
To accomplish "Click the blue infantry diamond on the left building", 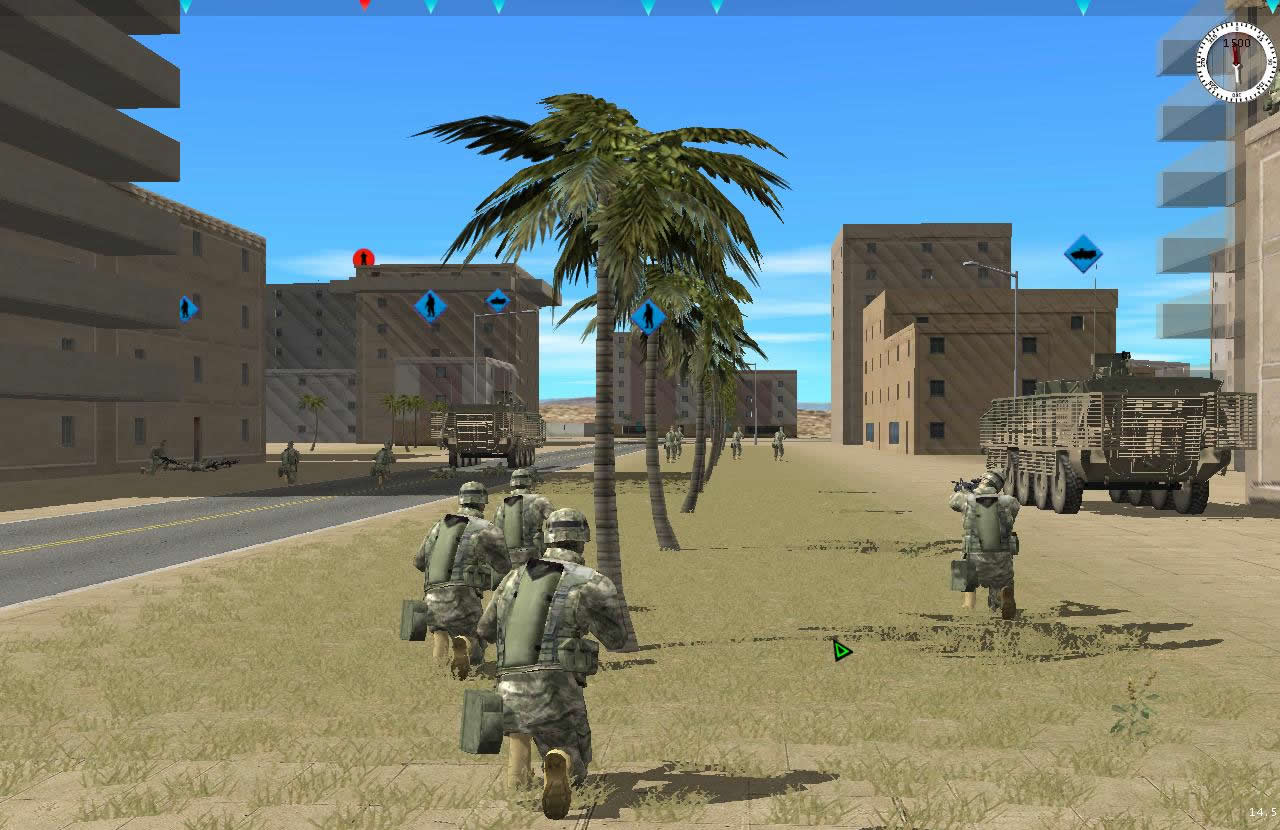I will pyautogui.click(x=185, y=309).
